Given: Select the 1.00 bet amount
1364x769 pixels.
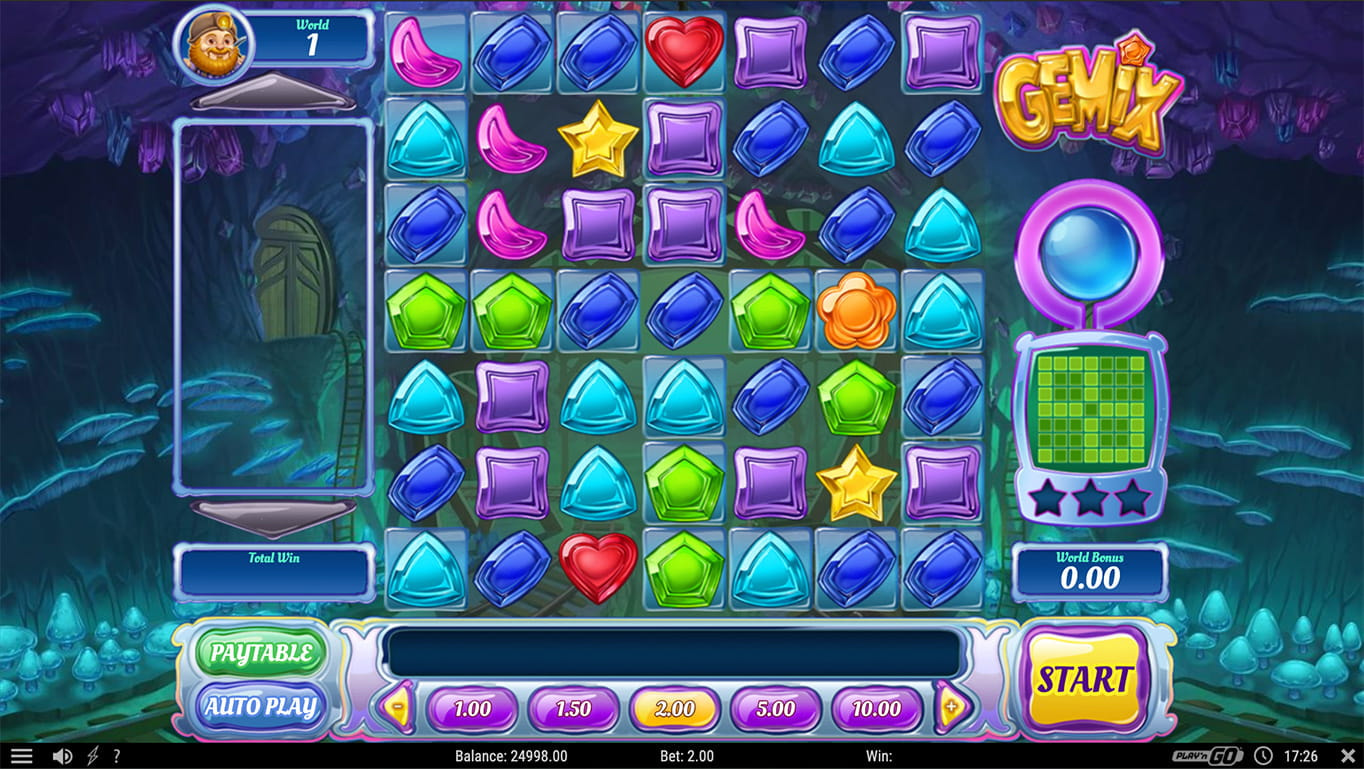Looking at the screenshot, I should click(x=472, y=709).
